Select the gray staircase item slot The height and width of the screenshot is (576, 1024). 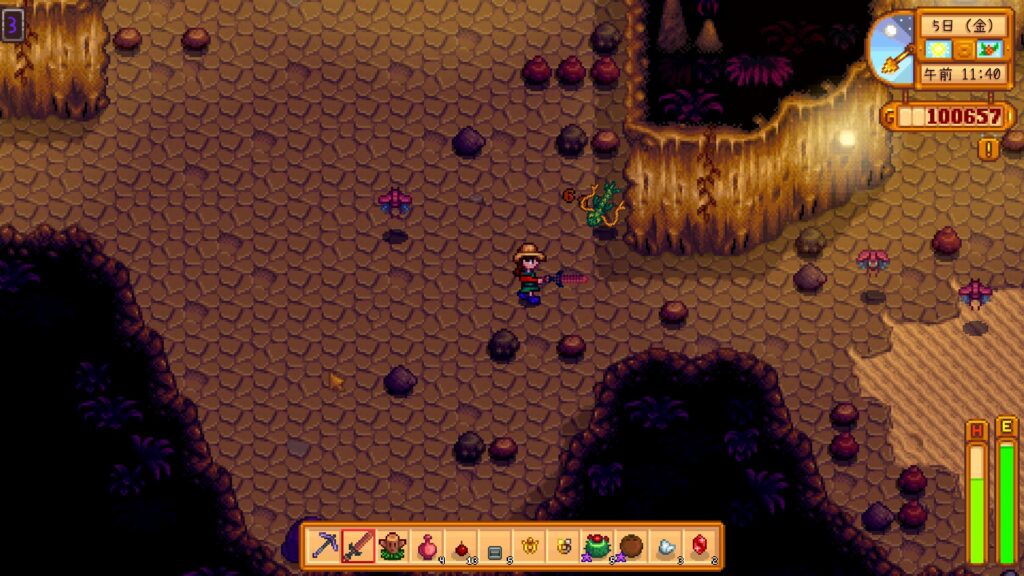495,546
